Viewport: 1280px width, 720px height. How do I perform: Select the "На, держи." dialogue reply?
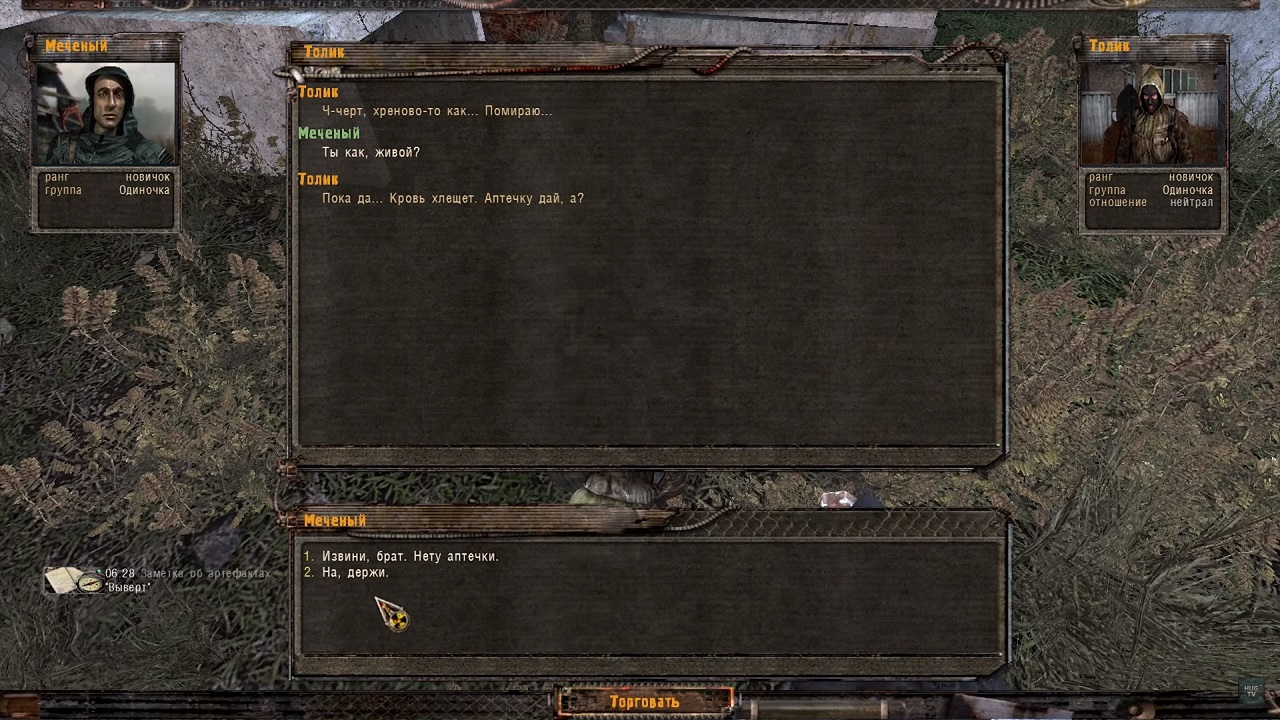pyautogui.click(x=355, y=573)
